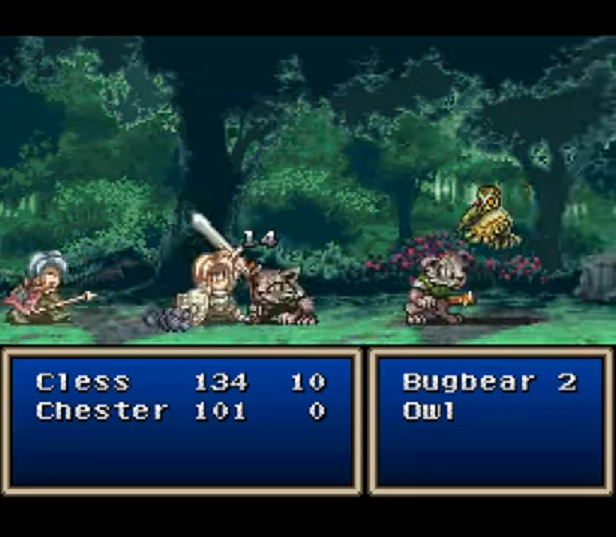616x537 pixels.
Task: Select Chester in the party panel
Action: click(x=102, y=411)
